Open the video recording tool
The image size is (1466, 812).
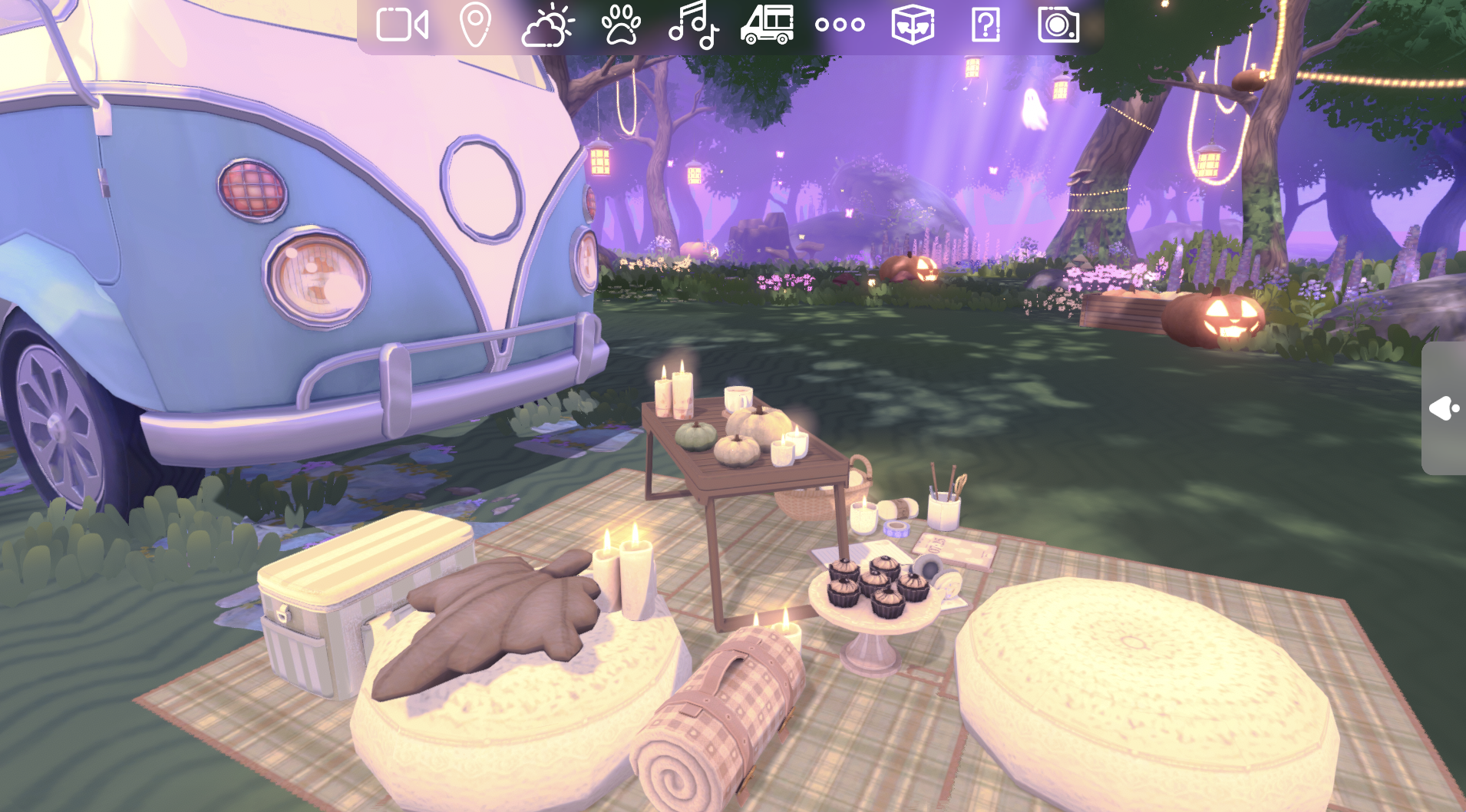click(402, 25)
